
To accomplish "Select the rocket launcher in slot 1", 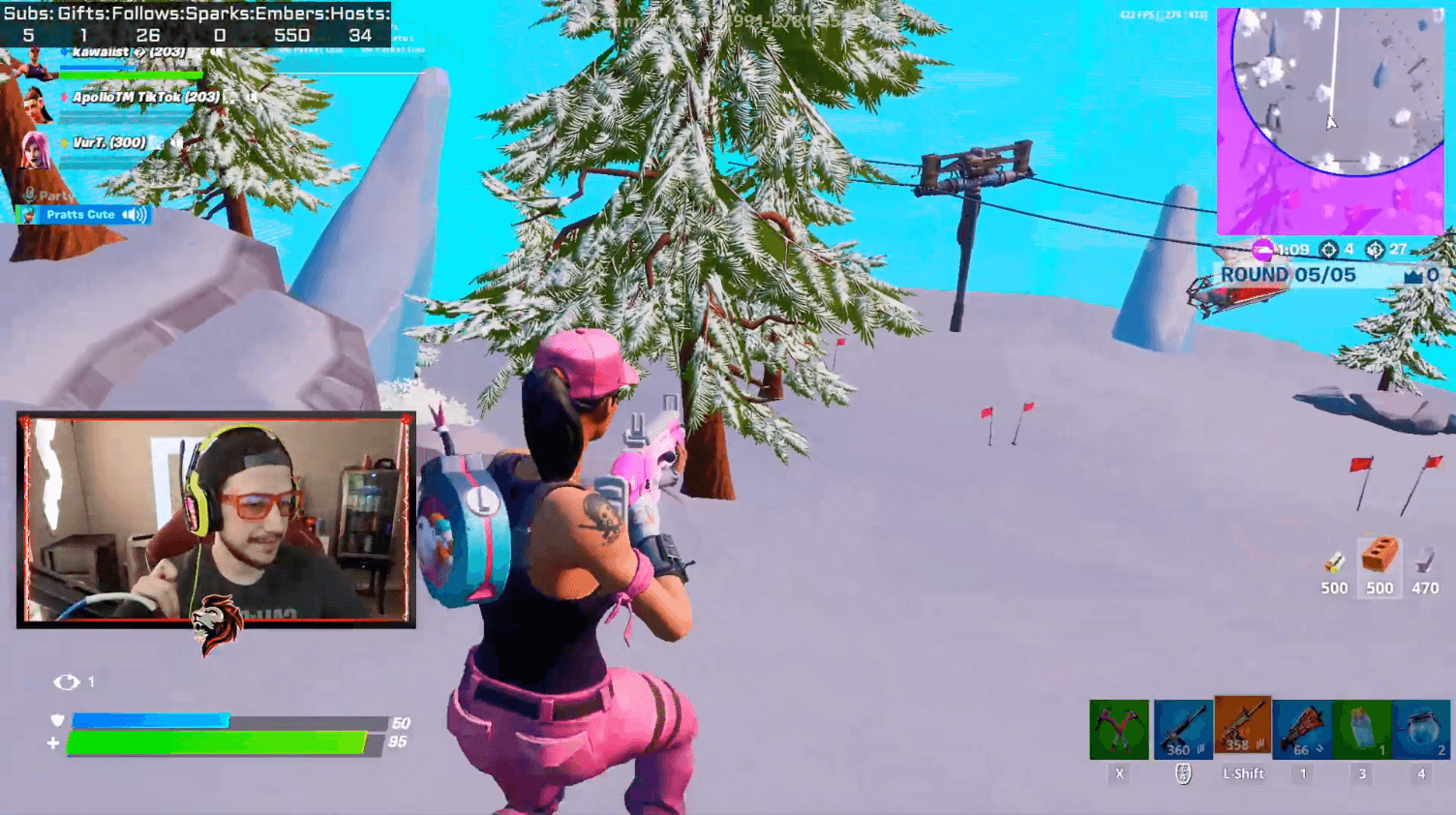I will (1301, 729).
